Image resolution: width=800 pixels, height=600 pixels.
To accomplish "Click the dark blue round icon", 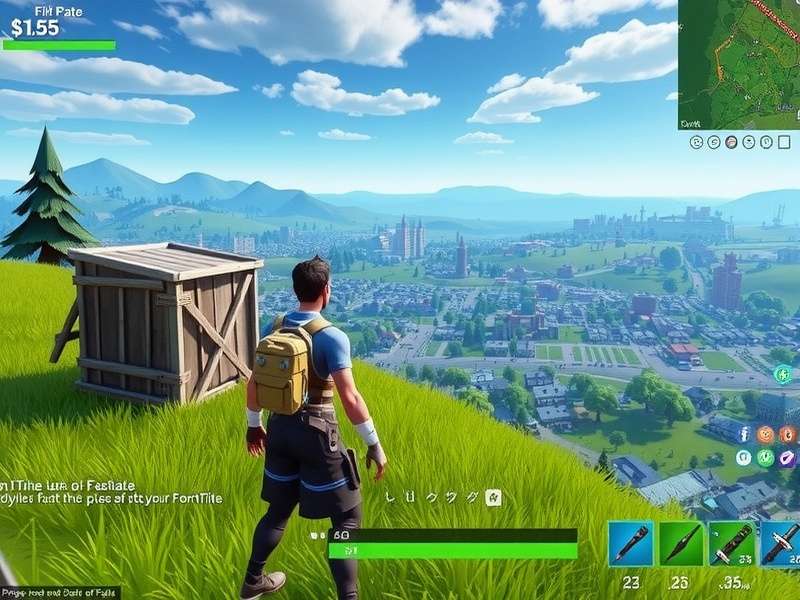I will coord(743,434).
